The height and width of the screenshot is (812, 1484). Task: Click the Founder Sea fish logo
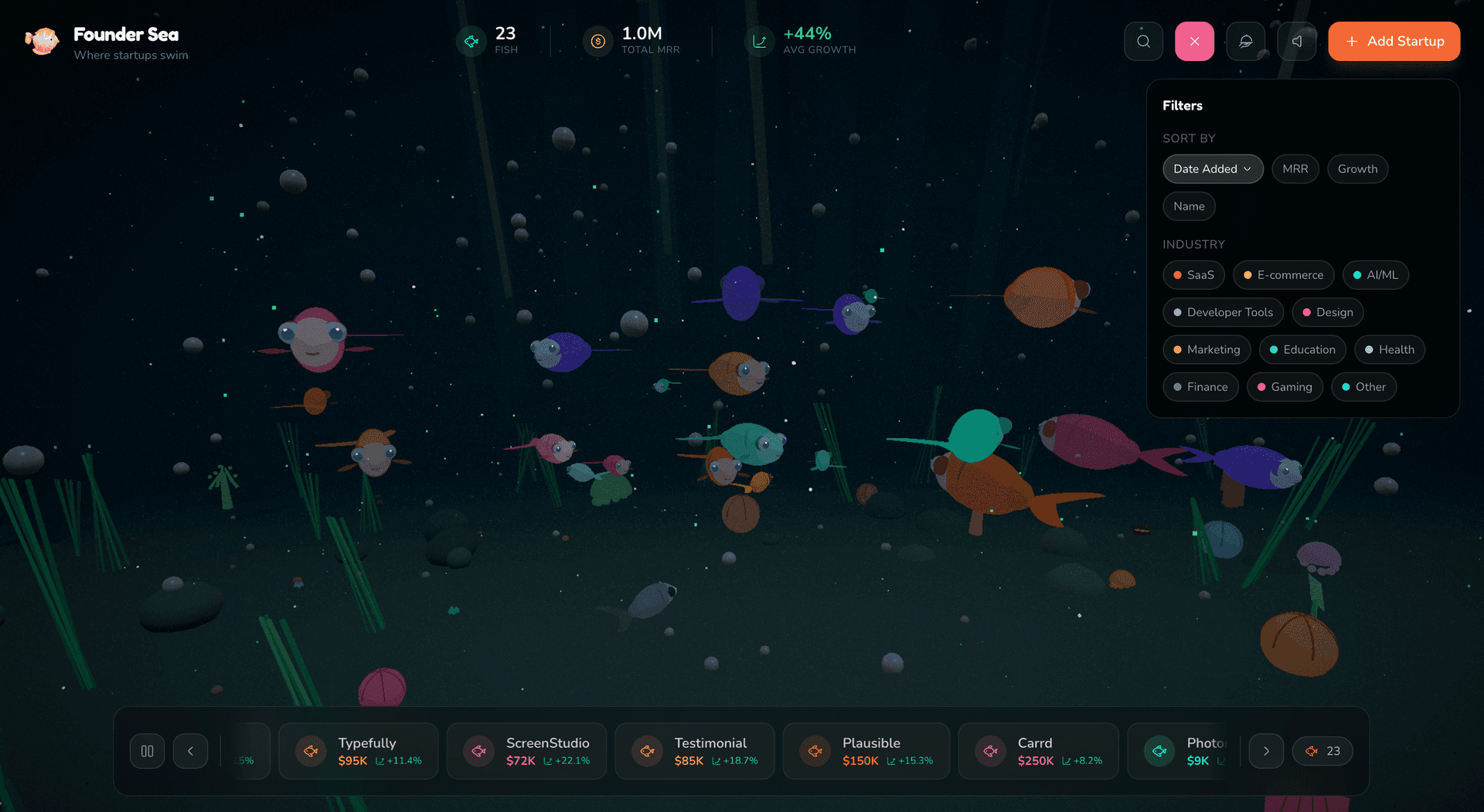pos(43,41)
